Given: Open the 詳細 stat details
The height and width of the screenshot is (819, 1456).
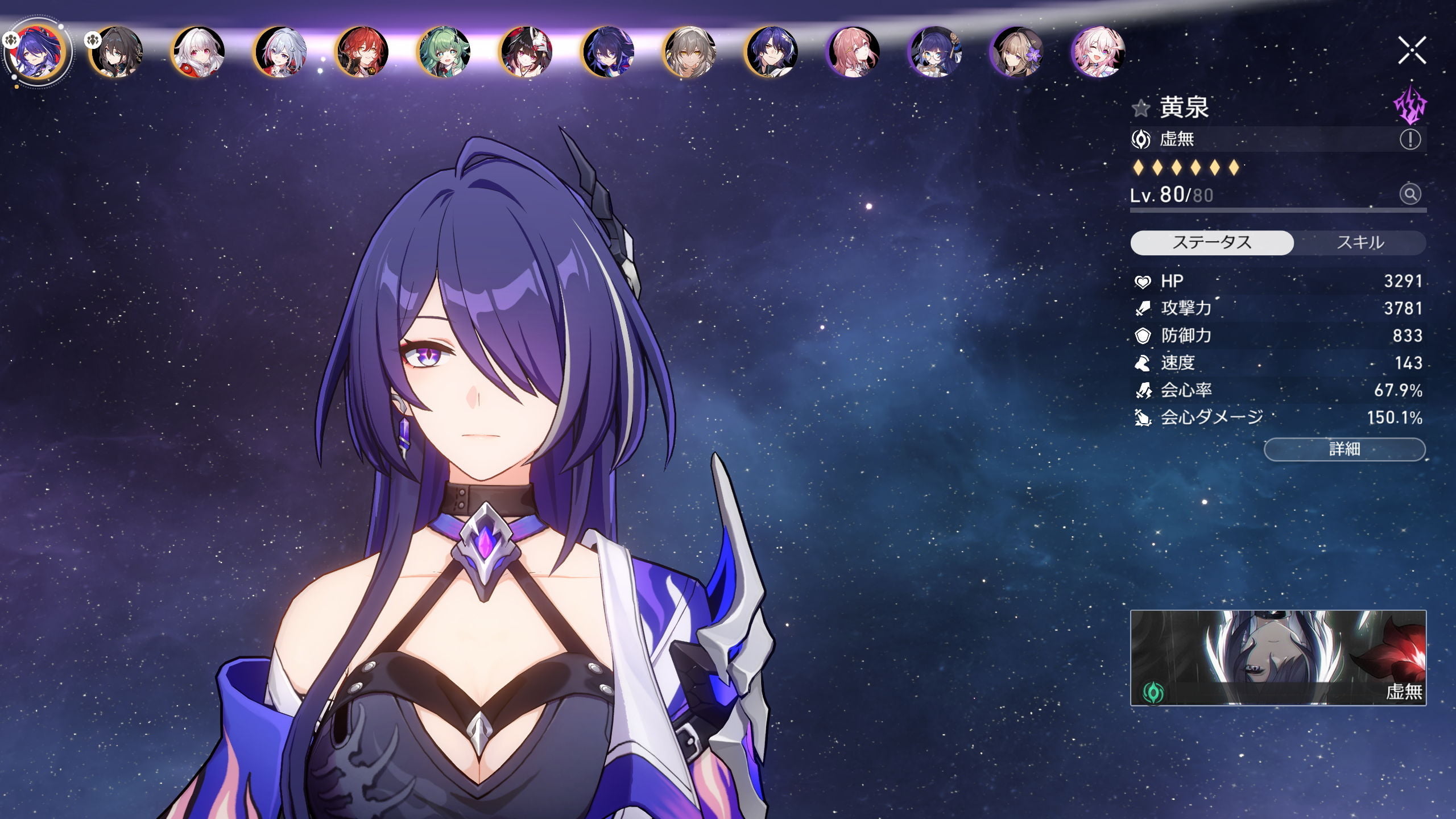Looking at the screenshot, I should tap(1345, 449).
